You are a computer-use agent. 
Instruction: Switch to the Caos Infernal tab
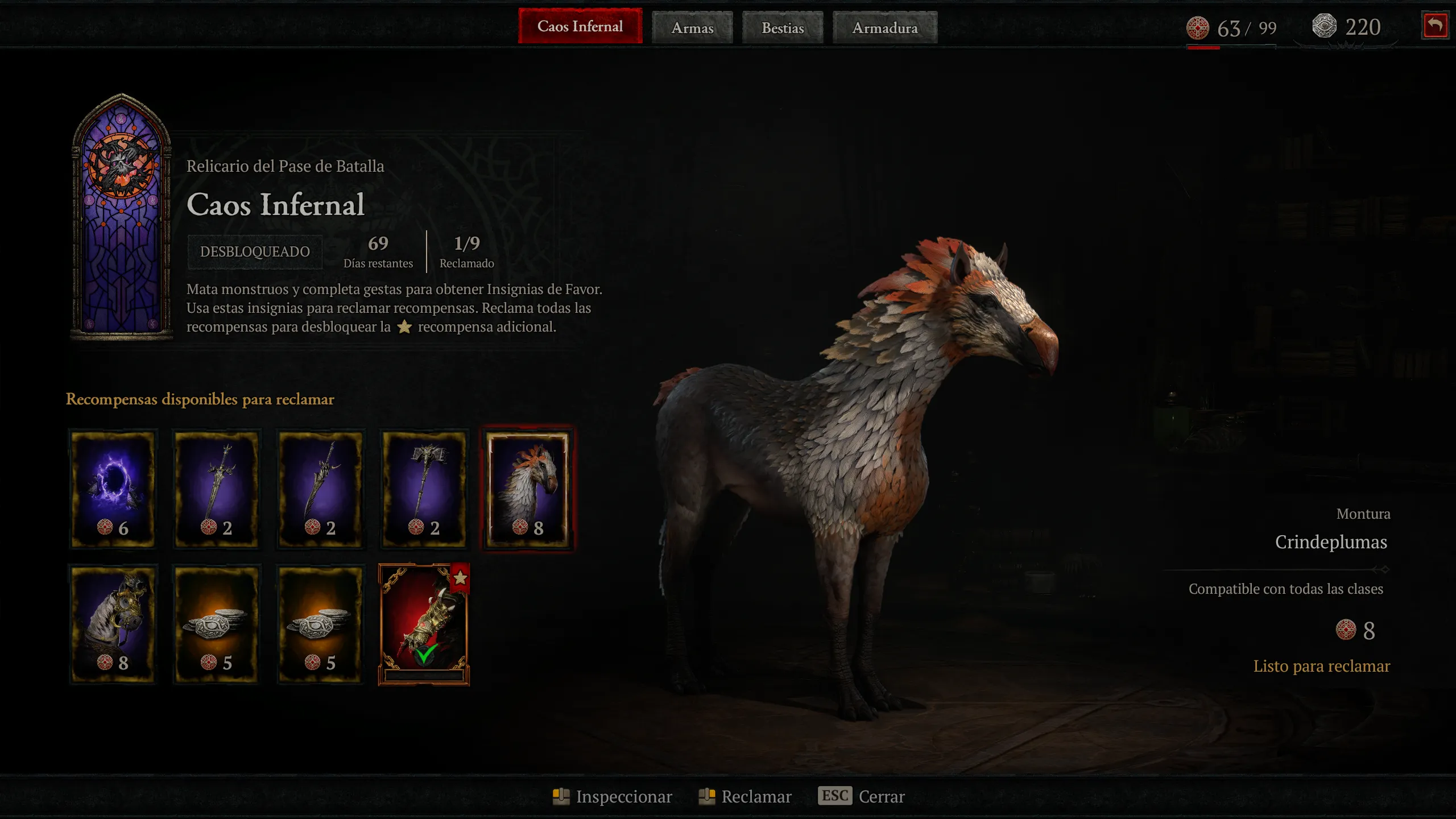[580, 27]
